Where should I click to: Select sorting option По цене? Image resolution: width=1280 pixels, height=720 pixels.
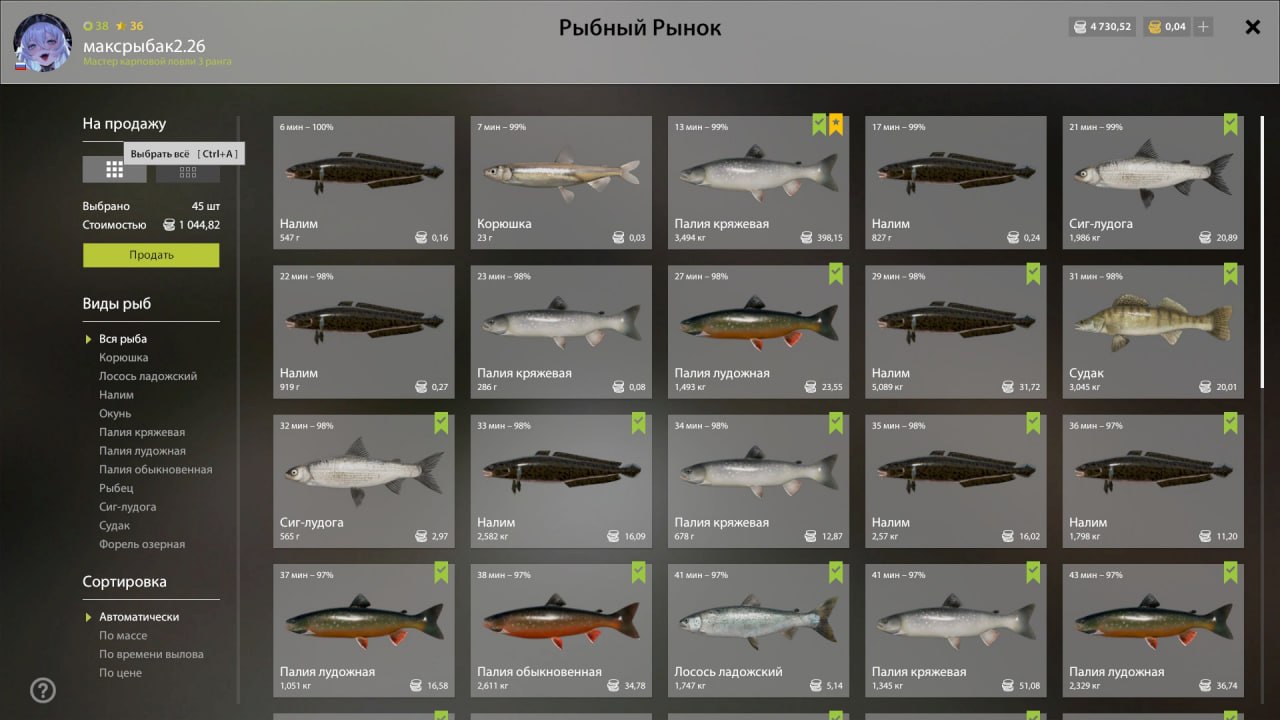coord(119,672)
